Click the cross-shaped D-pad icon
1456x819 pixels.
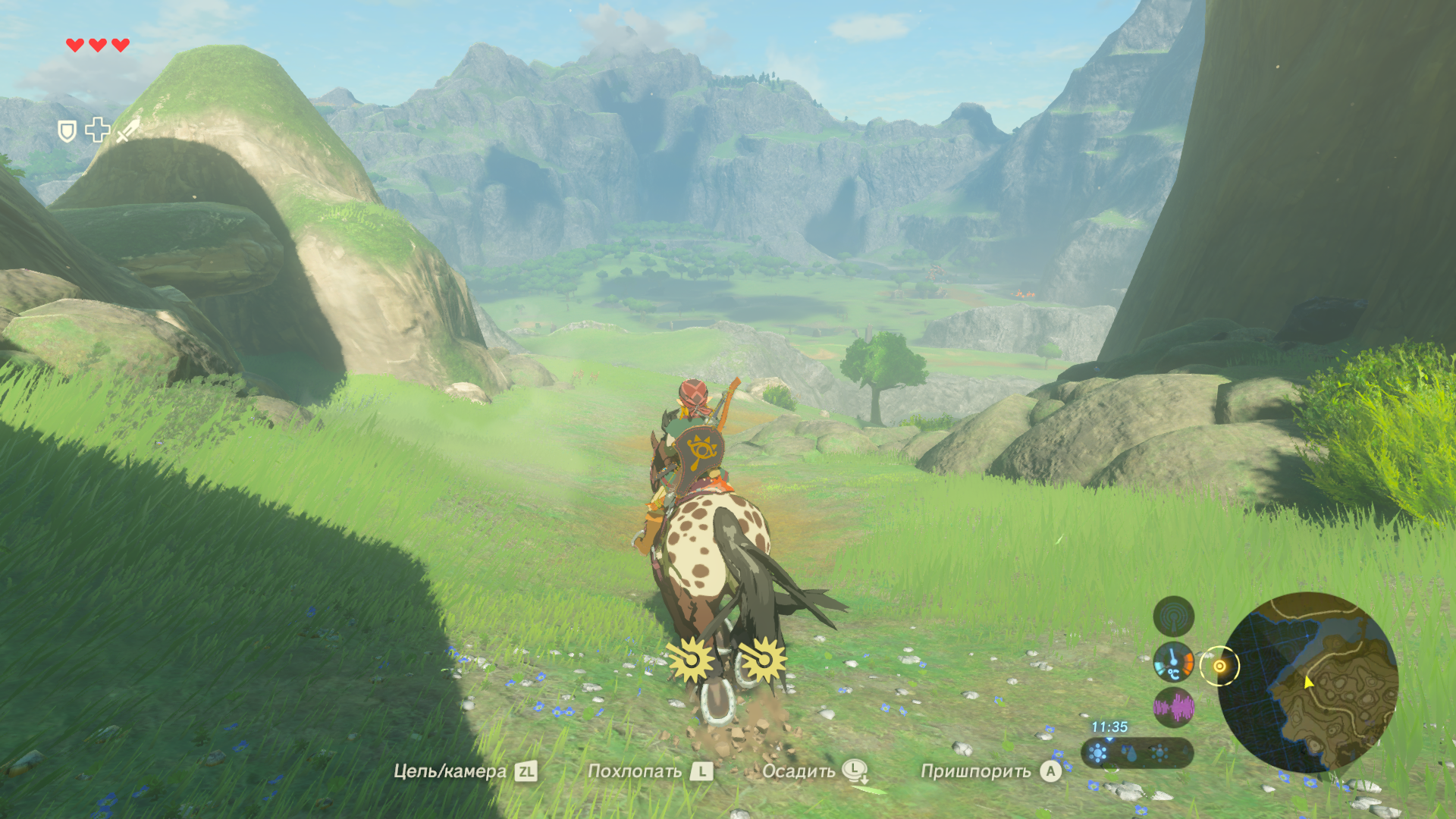click(x=97, y=130)
